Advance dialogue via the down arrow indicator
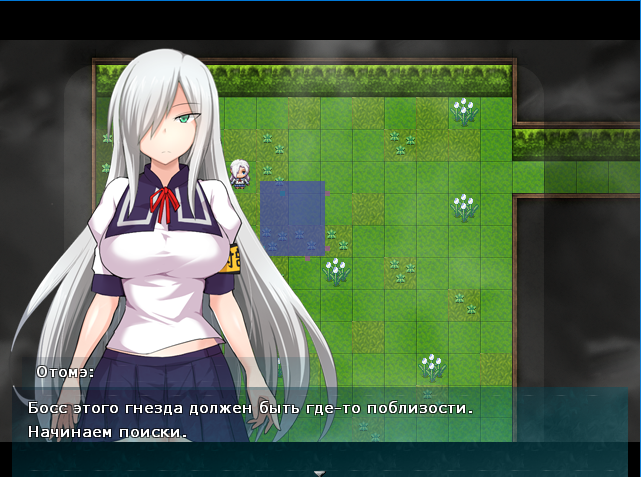 tap(319, 472)
